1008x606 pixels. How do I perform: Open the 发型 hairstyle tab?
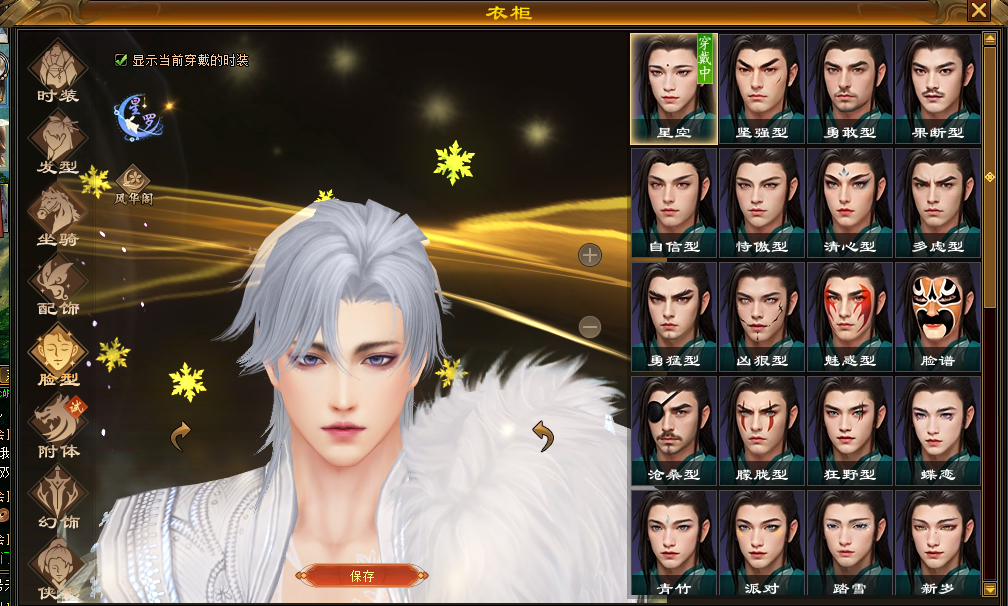(57, 142)
